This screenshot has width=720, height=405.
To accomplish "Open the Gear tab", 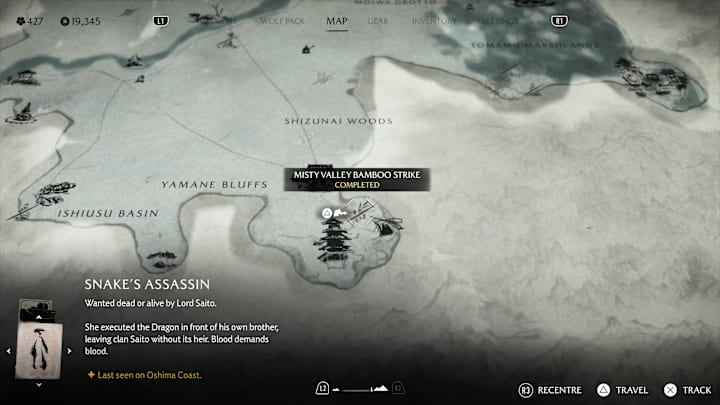I will click(x=378, y=20).
